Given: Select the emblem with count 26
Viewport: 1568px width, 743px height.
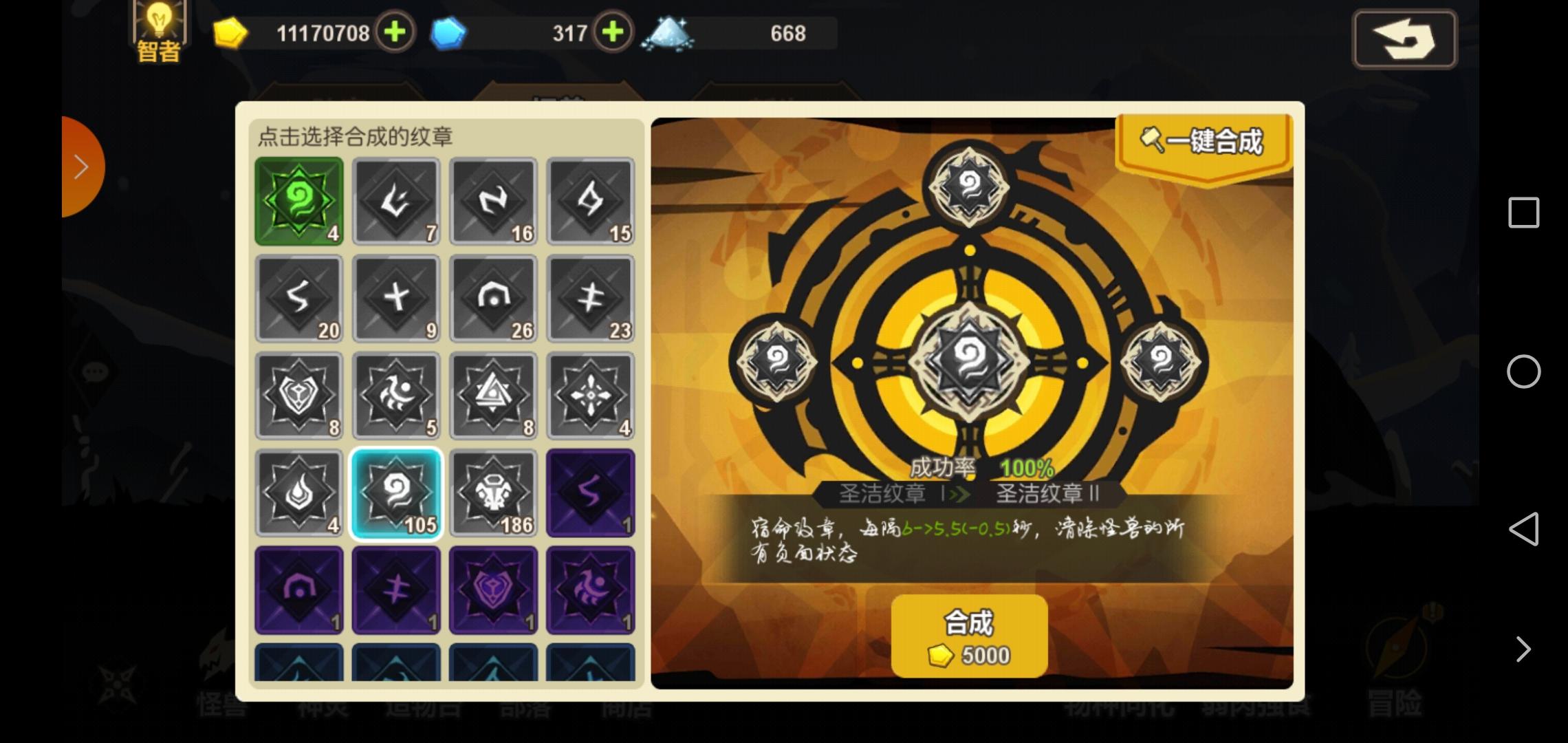Looking at the screenshot, I should pyautogui.click(x=494, y=299).
